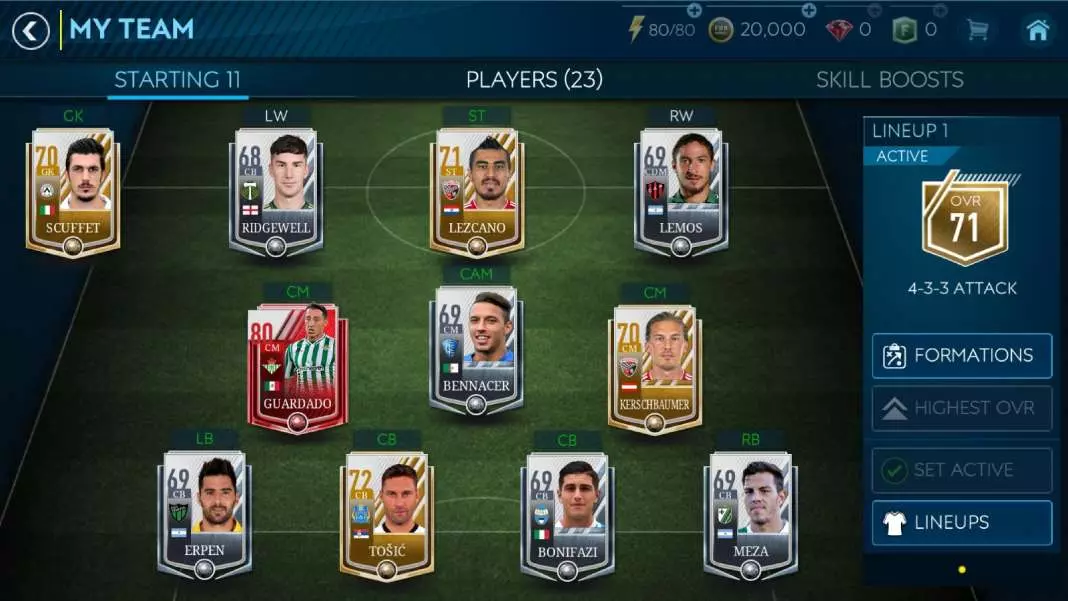Select the Starting 11 tab

[177, 80]
